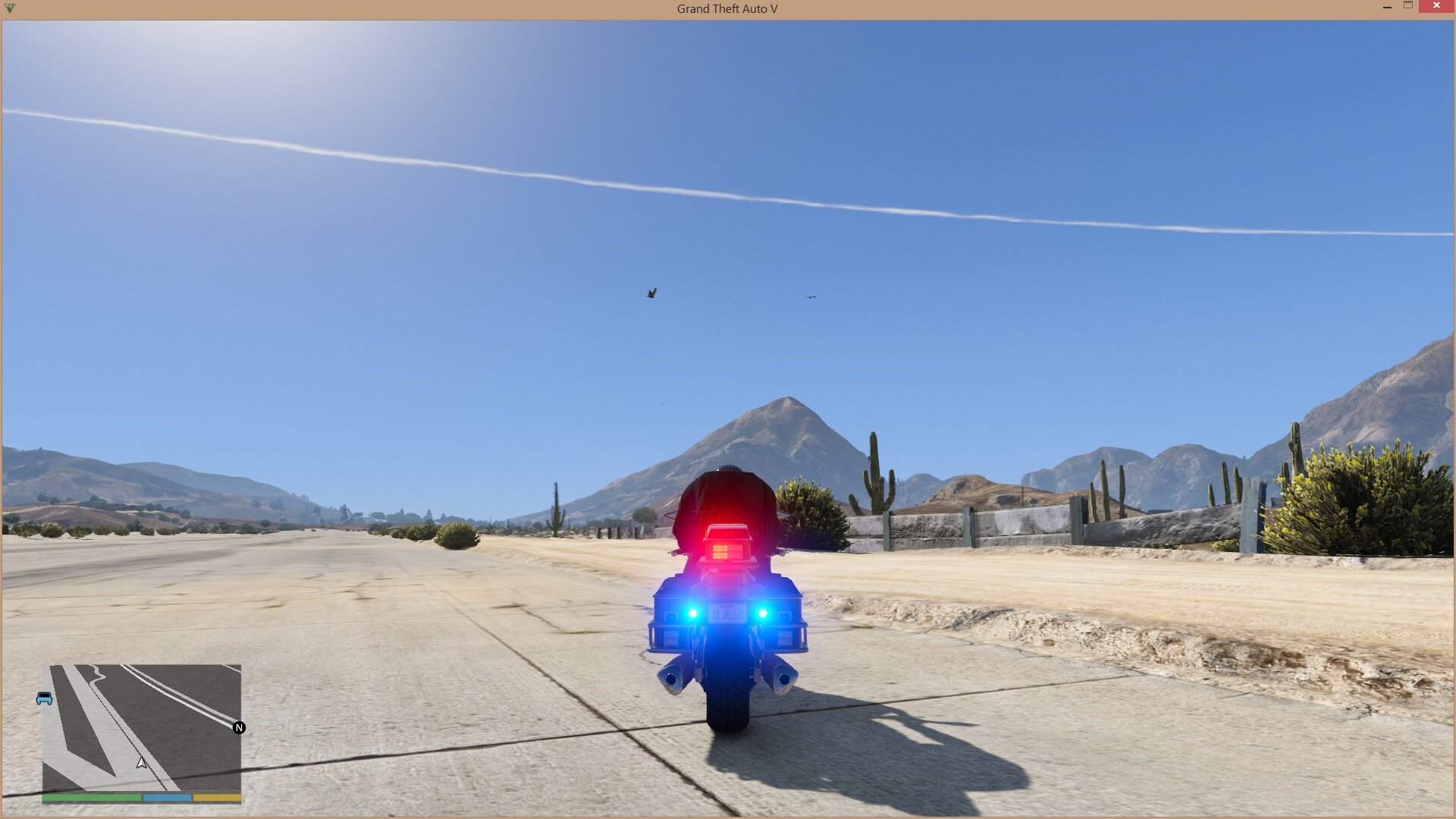Close the Grand Theft Auto V window
The height and width of the screenshot is (819, 1456).
[x=1436, y=6]
